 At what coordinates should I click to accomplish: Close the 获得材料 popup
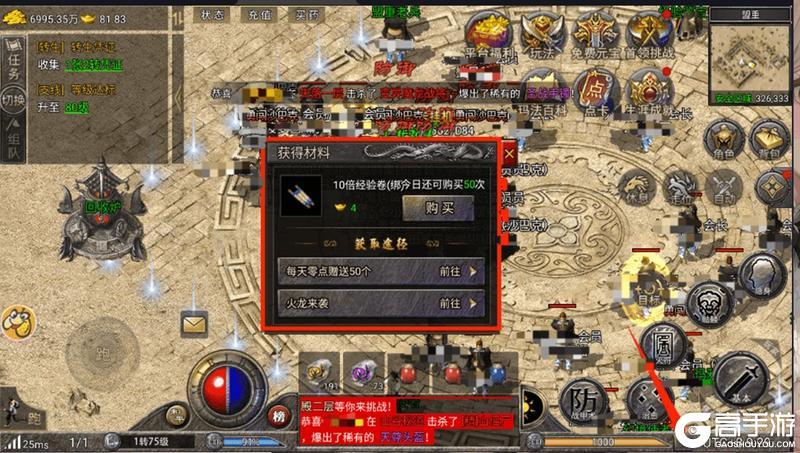click(x=508, y=153)
